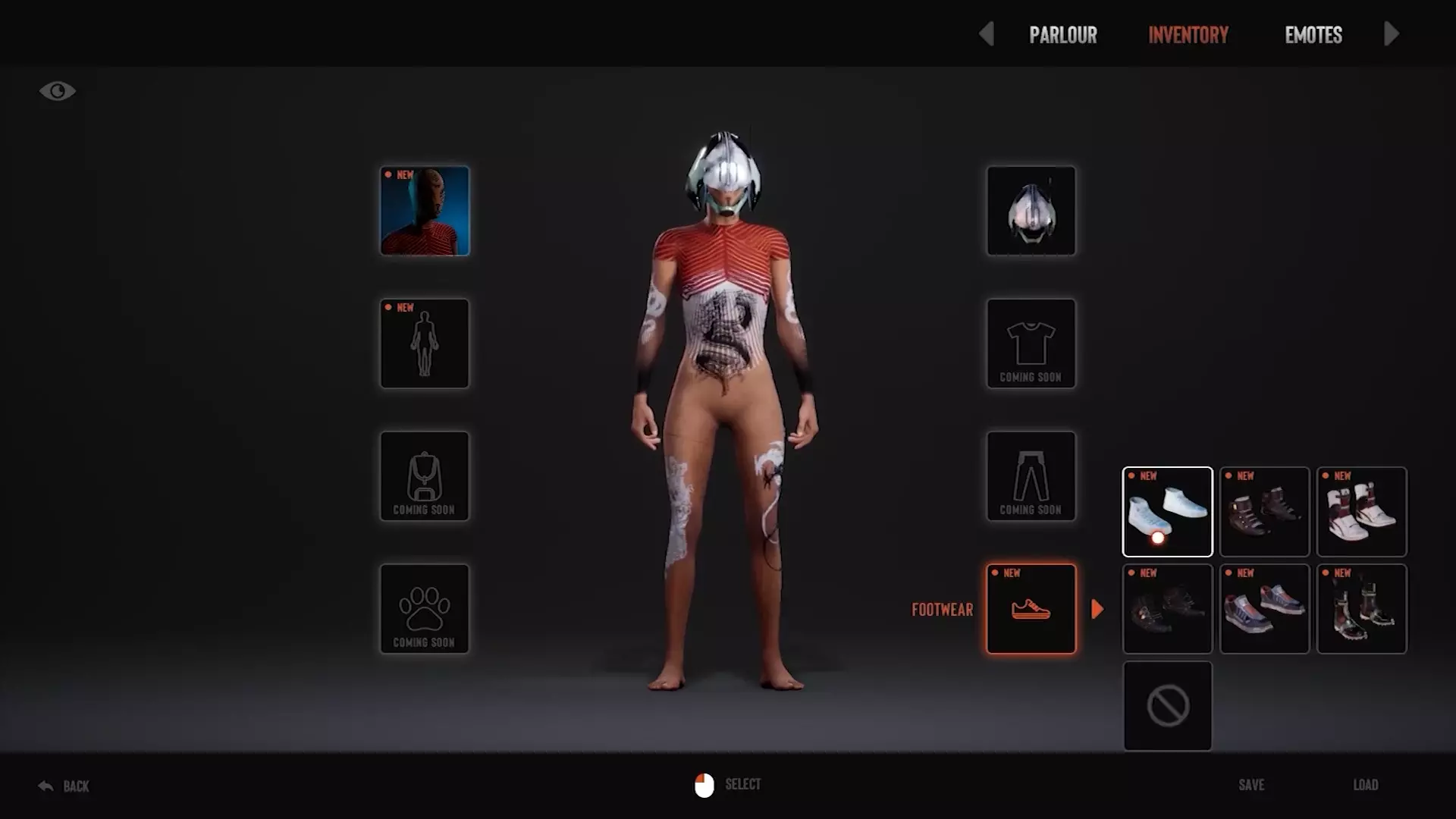Toggle the eye visibility icon
Viewport: 1456px width, 819px height.
[58, 91]
